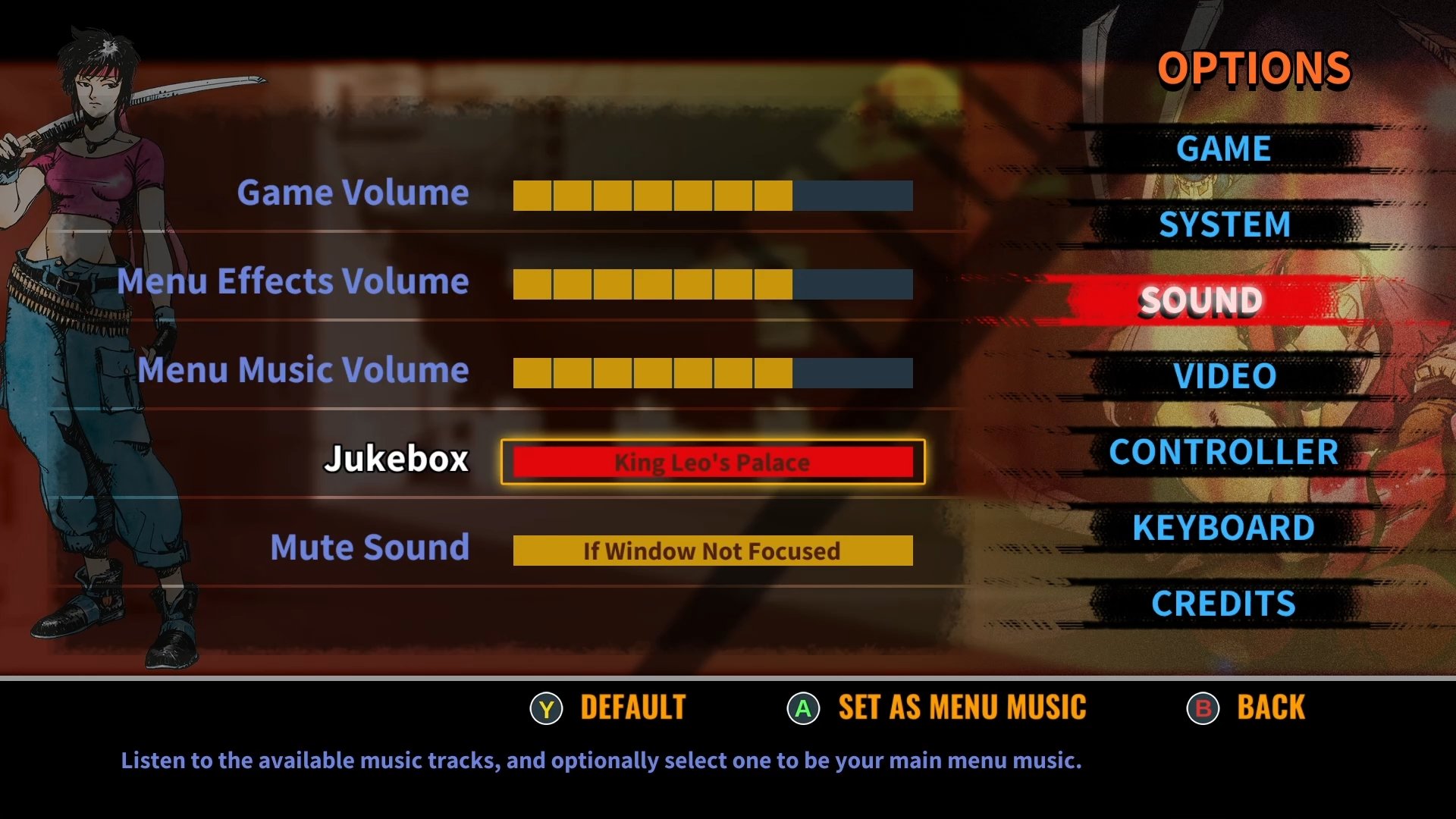Toggle Mute Sound If Window Not Focused

[x=712, y=551]
